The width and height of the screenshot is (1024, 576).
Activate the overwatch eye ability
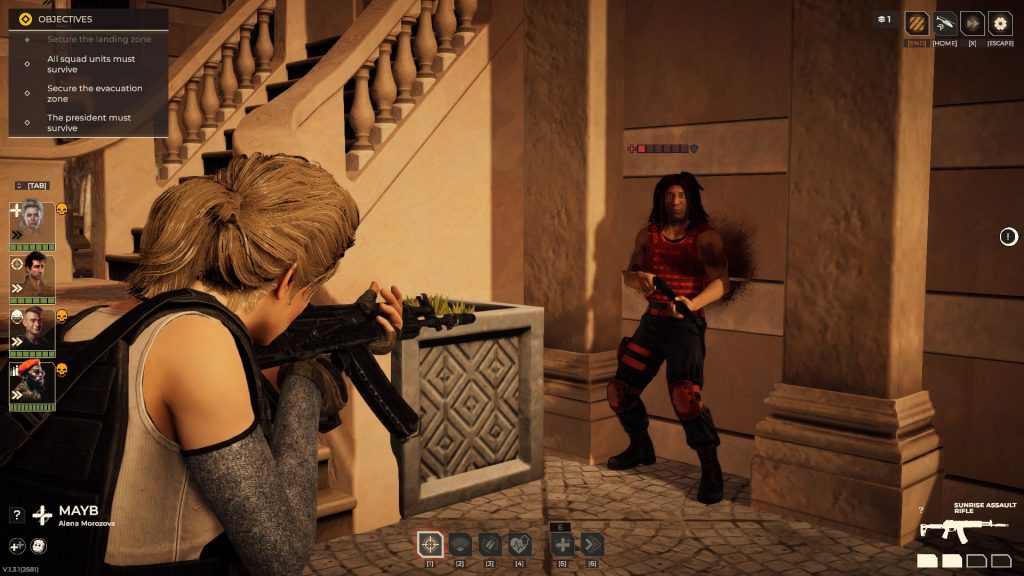460,545
